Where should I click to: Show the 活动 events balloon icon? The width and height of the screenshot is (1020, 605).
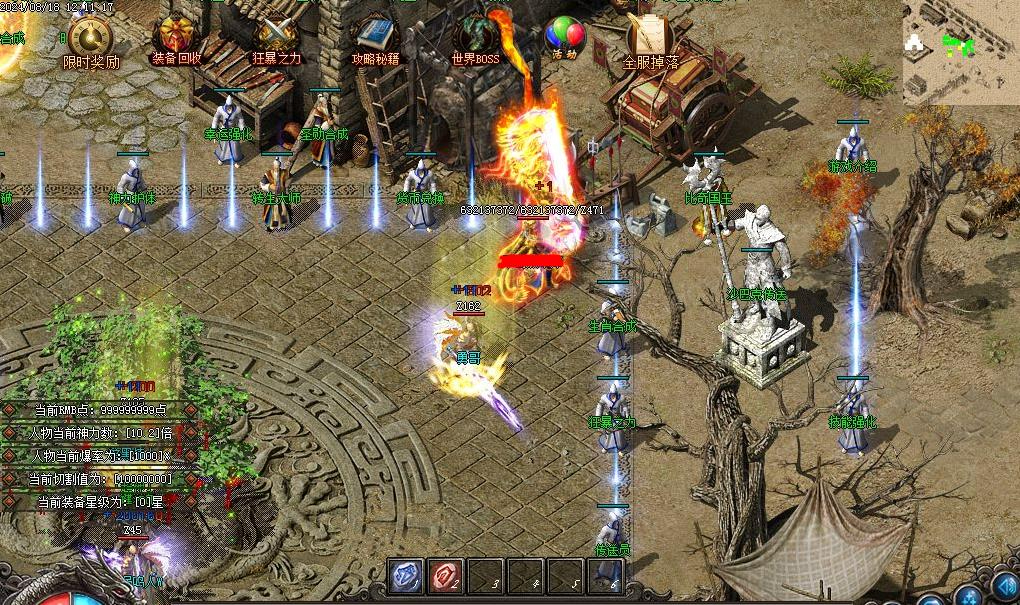pyautogui.click(x=565, y=36)
